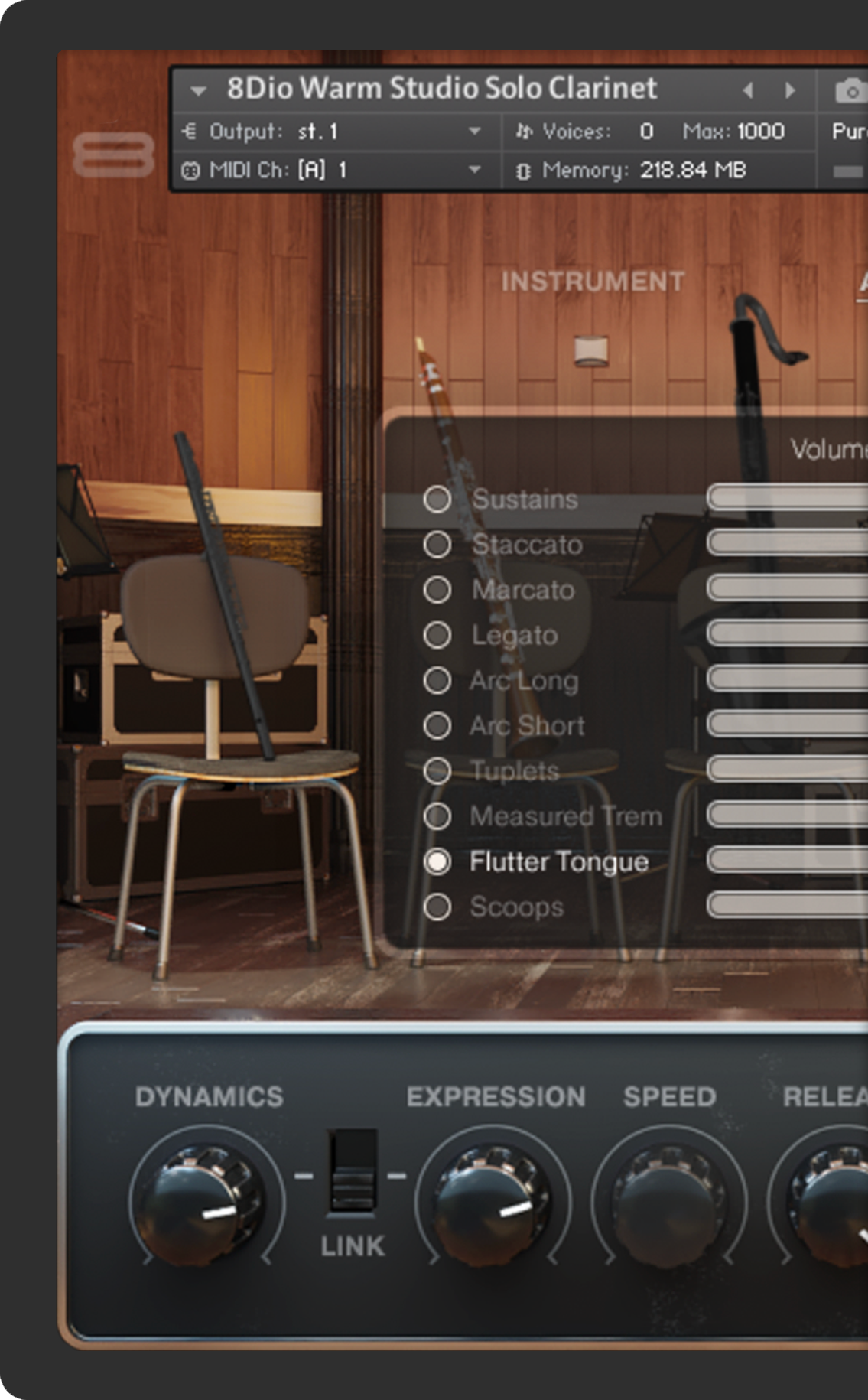Switch to the Legato articulation

437,635
